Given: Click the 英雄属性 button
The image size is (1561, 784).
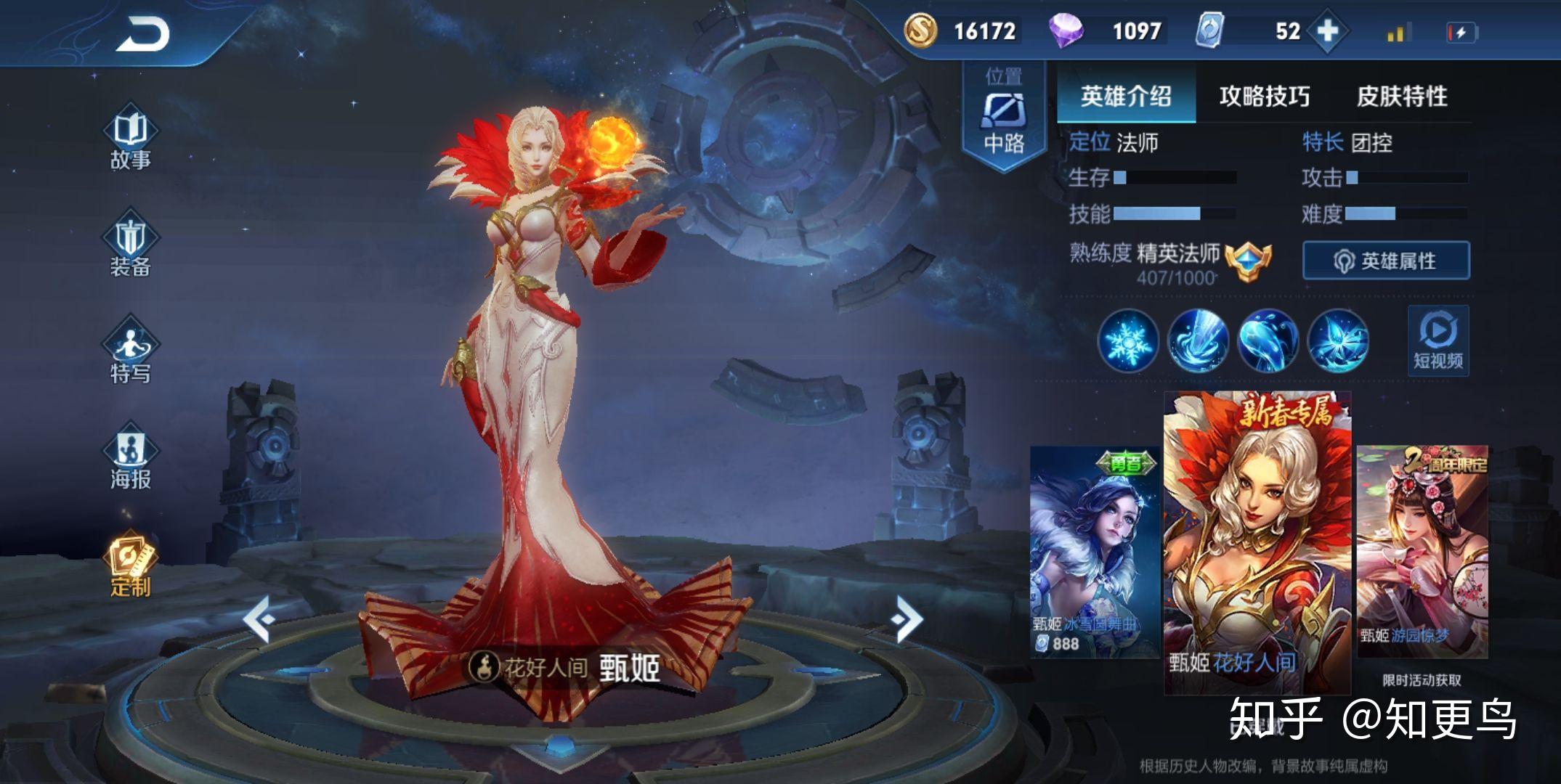Looking at the screenshot, I should tap(1386, 261).
